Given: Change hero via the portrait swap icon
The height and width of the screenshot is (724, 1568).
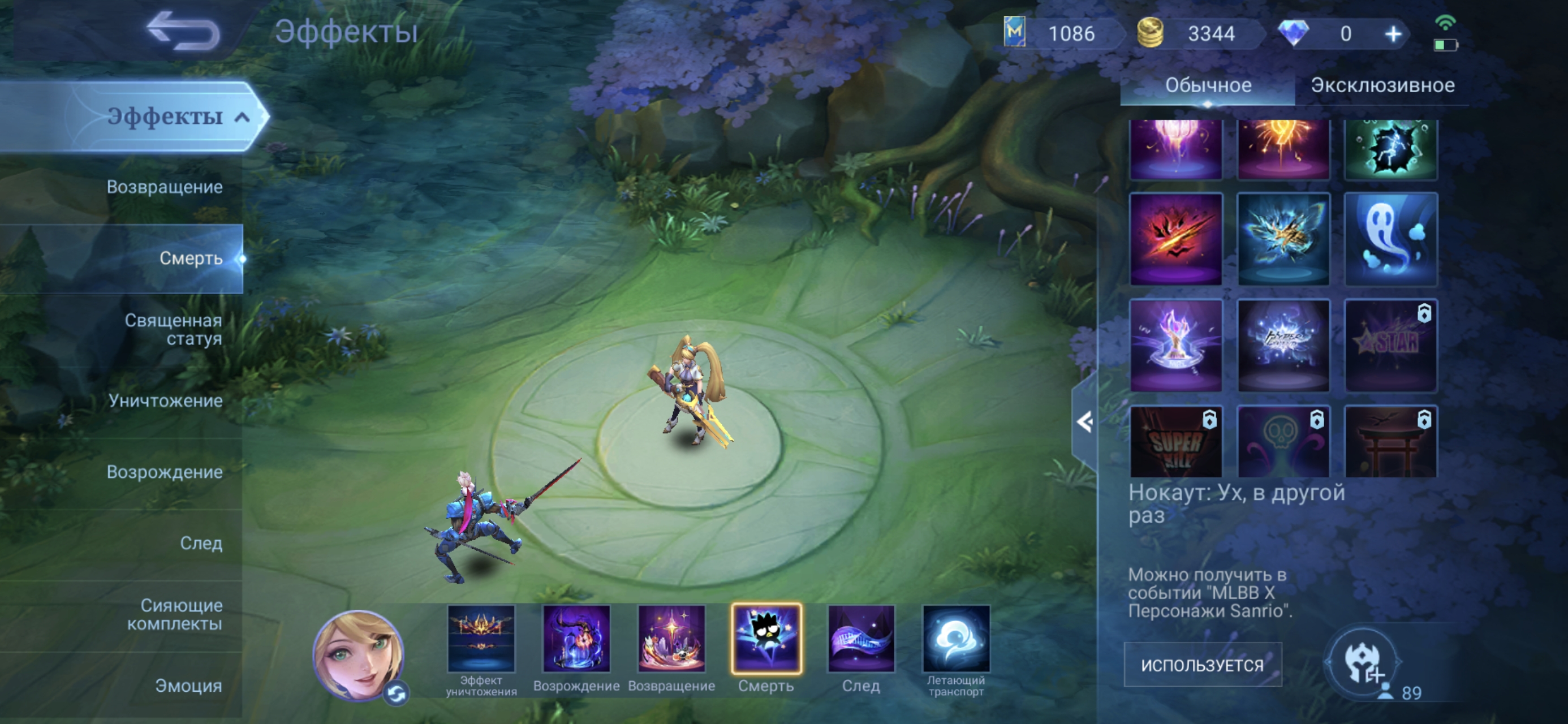Looking at the screenshot, I should (397, 693).
